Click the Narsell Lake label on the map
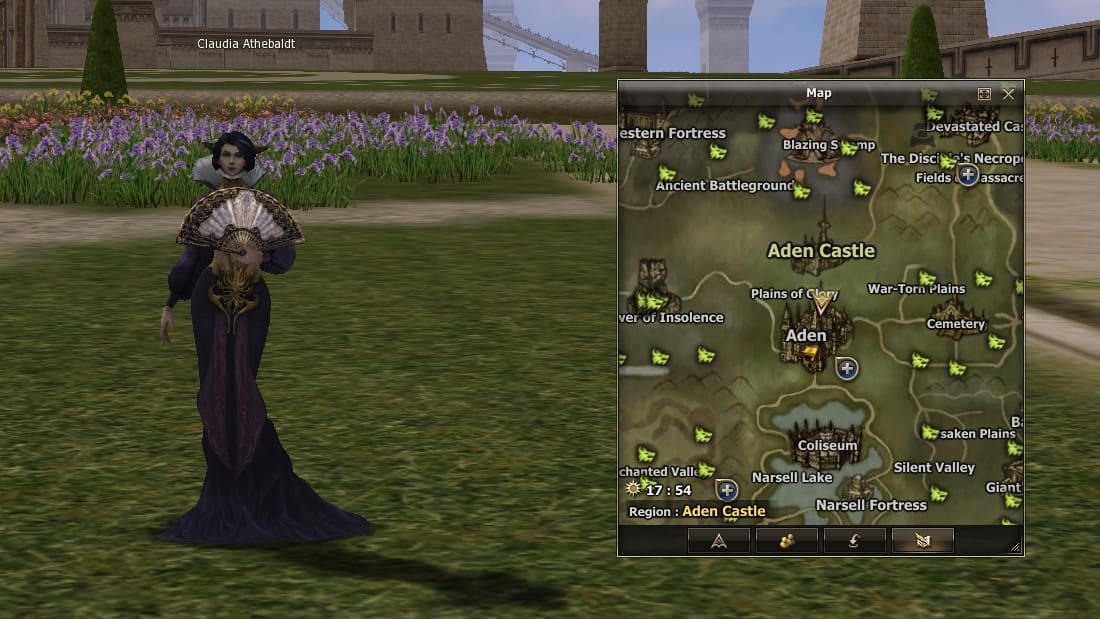Image resolution: width=1100 pixels, height=619 pixels. pos(792,478)
